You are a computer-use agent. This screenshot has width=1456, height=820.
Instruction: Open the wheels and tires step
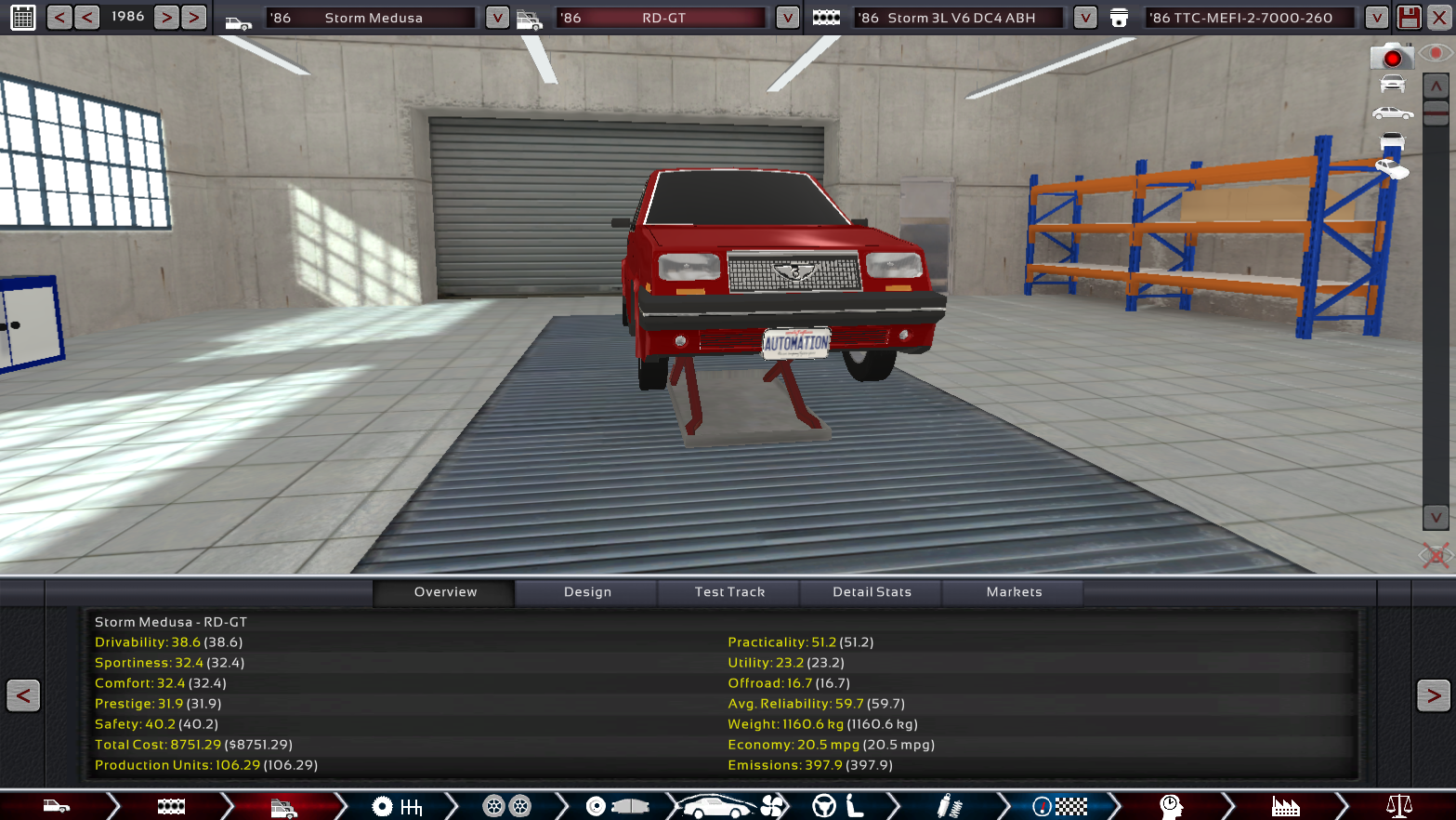tap(506, 806)
